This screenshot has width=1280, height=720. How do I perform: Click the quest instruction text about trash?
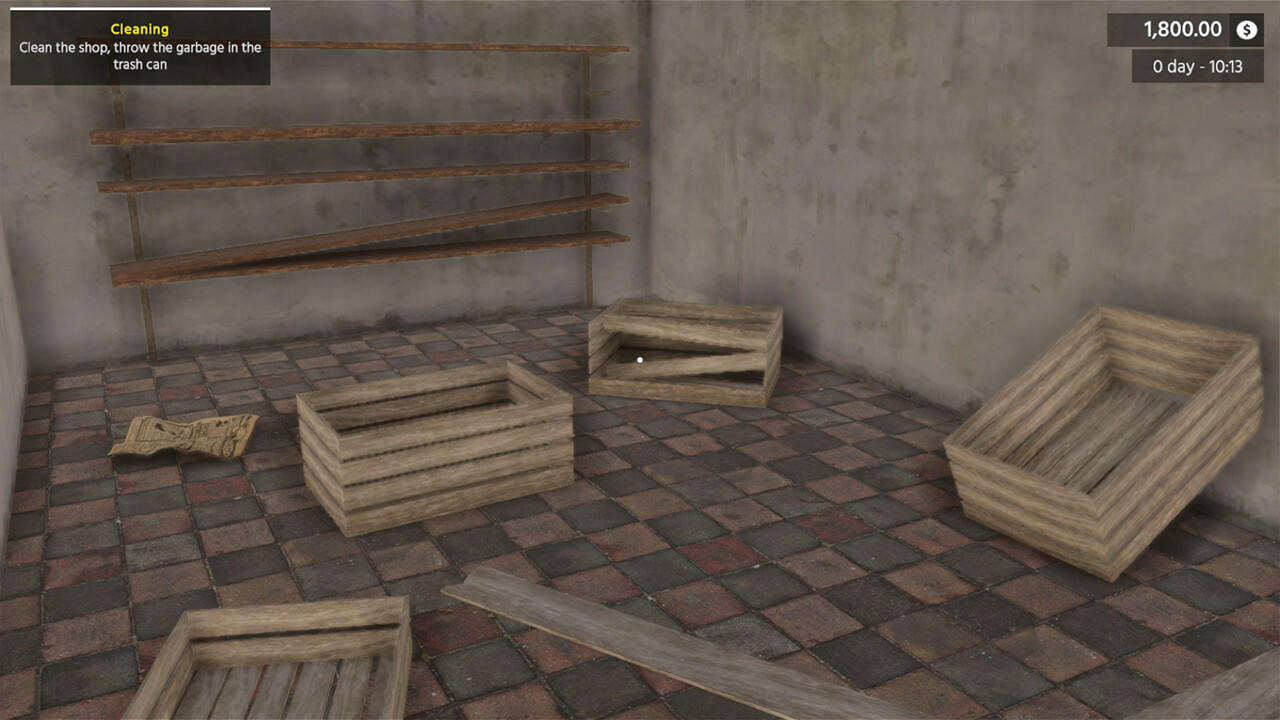click(138, 55)
